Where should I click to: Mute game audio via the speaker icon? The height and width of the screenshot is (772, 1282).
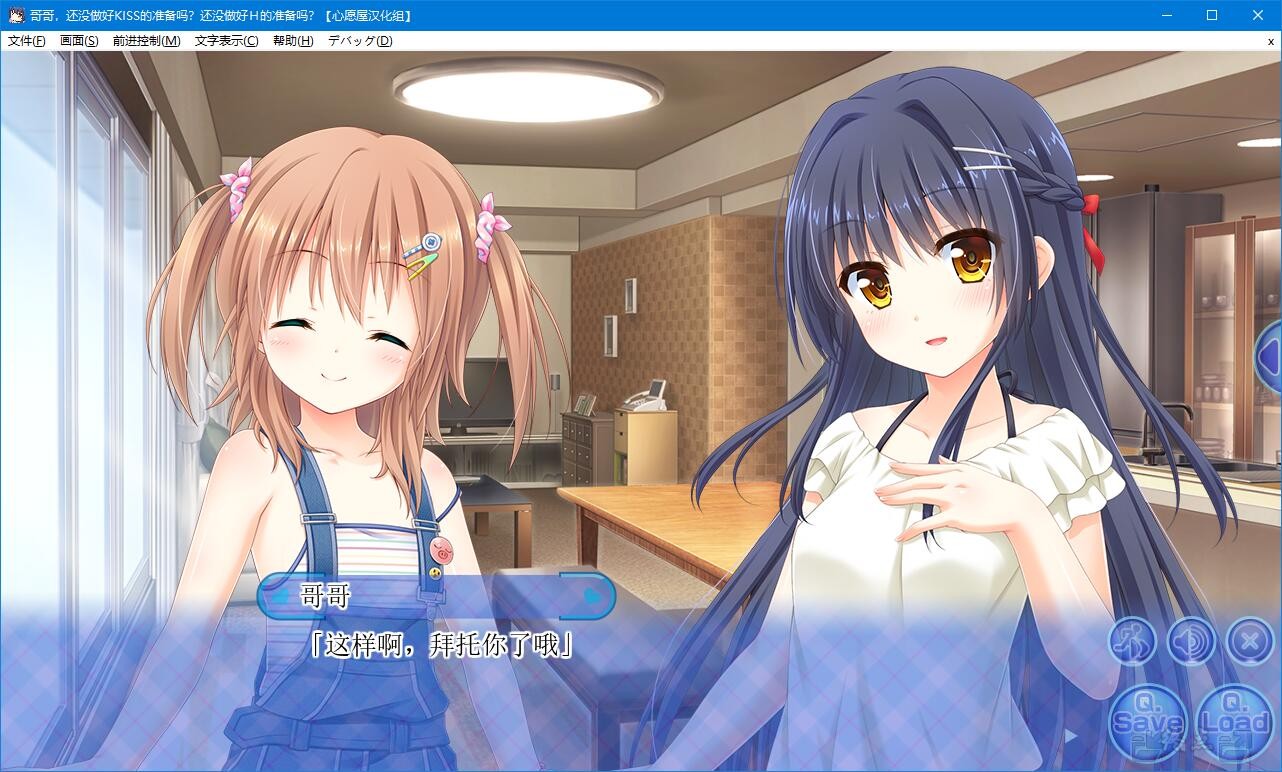click(x=1189, y=641)
